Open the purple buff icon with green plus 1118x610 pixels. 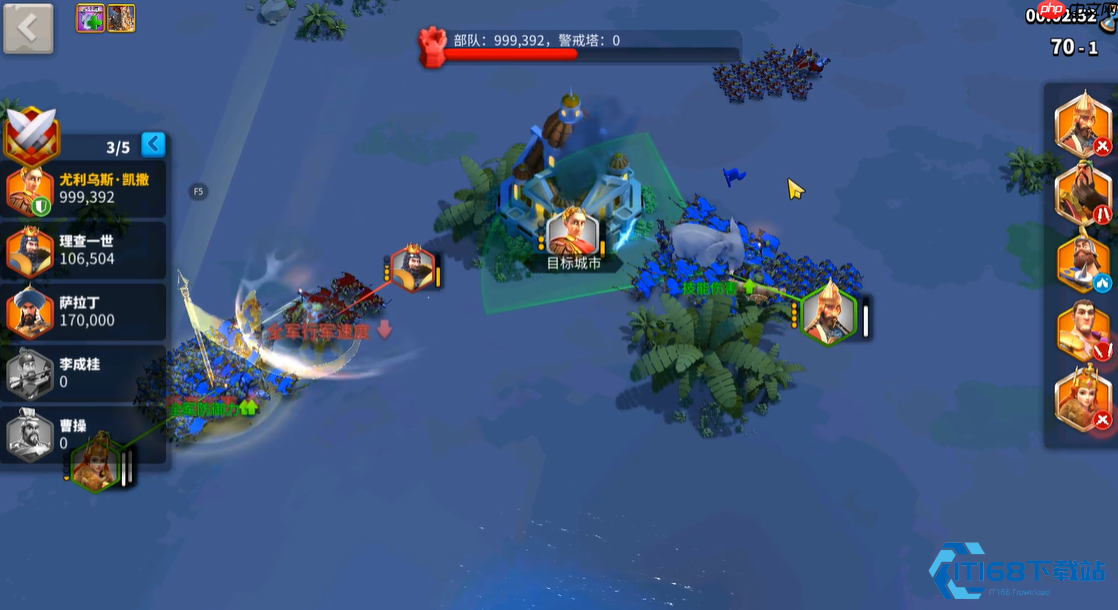[x=90, y=18]
